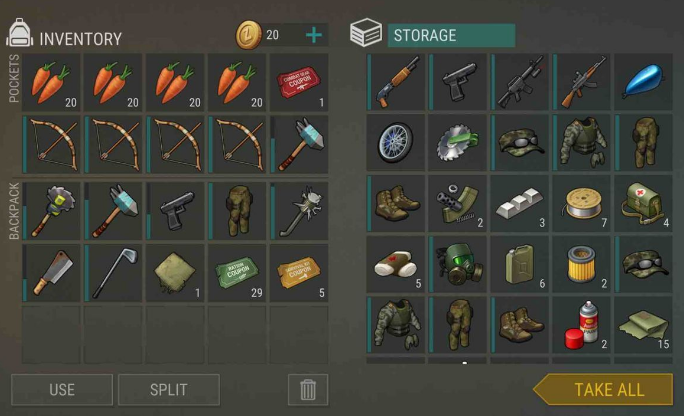Image resolution: width=684 pixels, height=416 pixels.
Task: Pick the red spray can stack
Action: click(x=583, y=326)
